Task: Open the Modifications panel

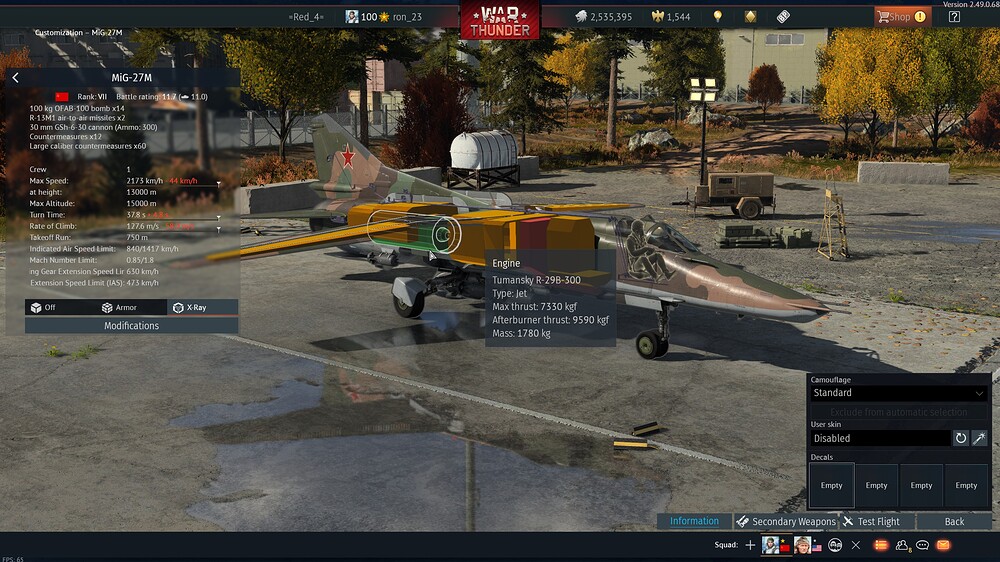Action: (x=131, y=325)
